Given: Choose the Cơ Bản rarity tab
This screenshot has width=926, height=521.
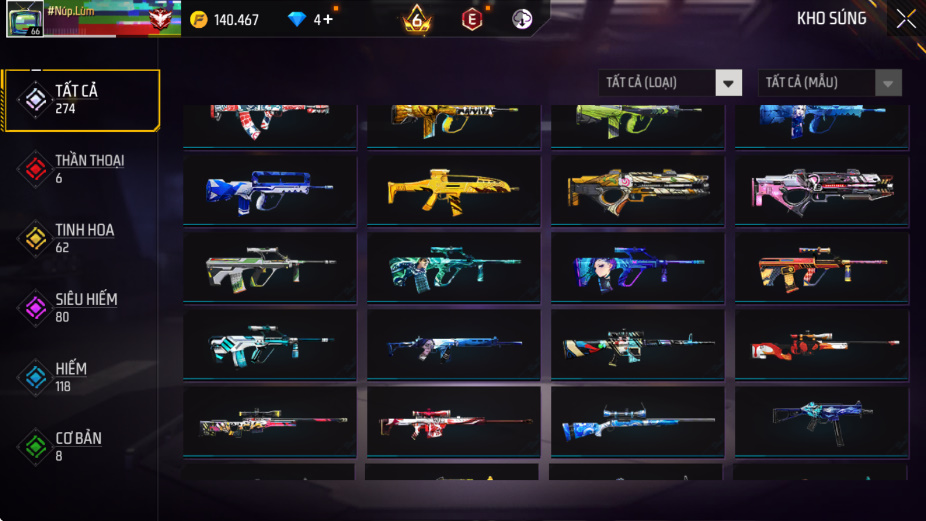Looking at the screenshot, I should (x=78, y=446).
